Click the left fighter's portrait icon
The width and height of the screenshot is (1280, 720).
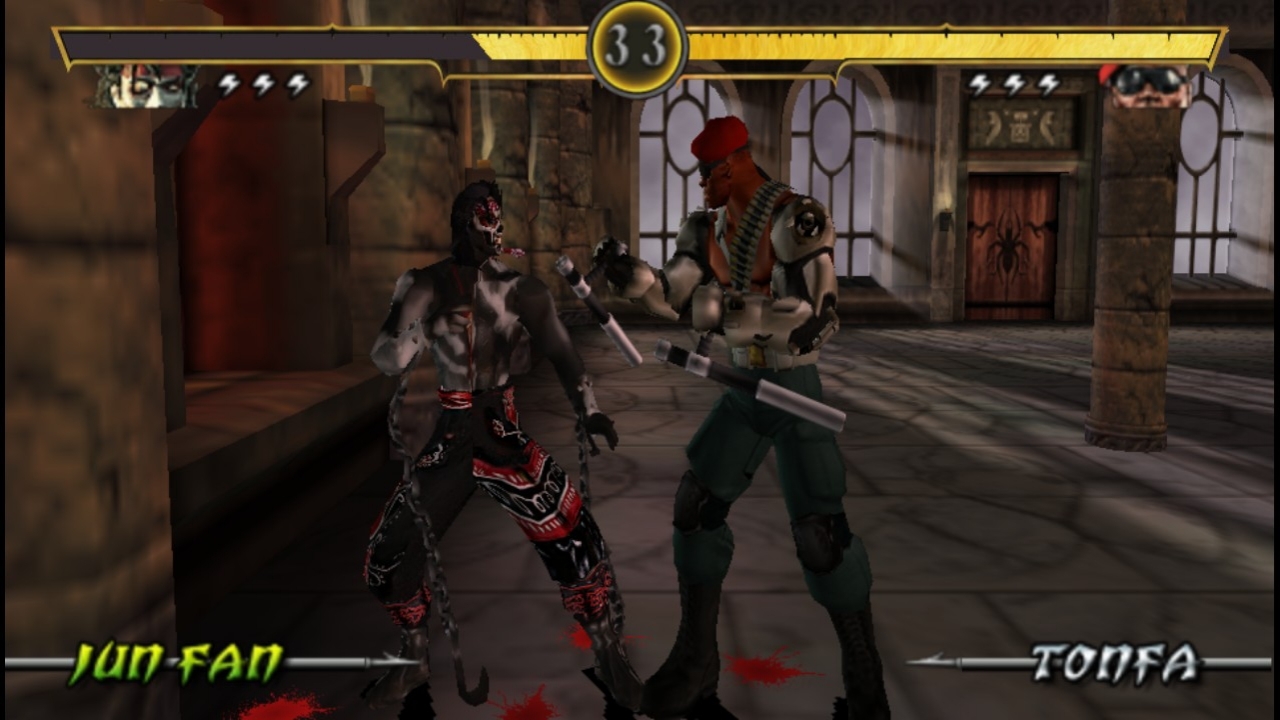pyautogui.click(x=146, y=86)
